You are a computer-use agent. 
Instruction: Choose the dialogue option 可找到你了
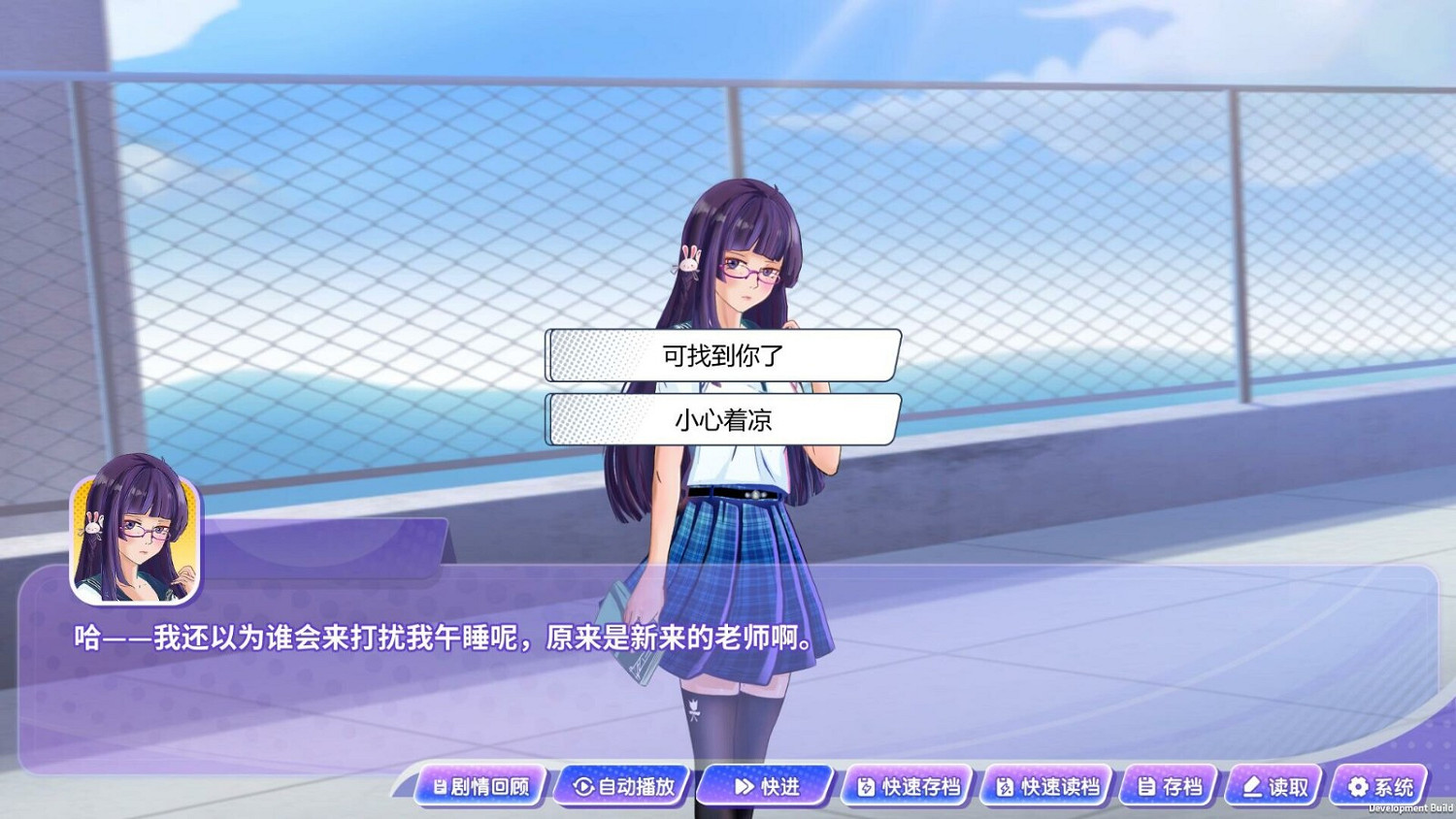coord(721,356)
